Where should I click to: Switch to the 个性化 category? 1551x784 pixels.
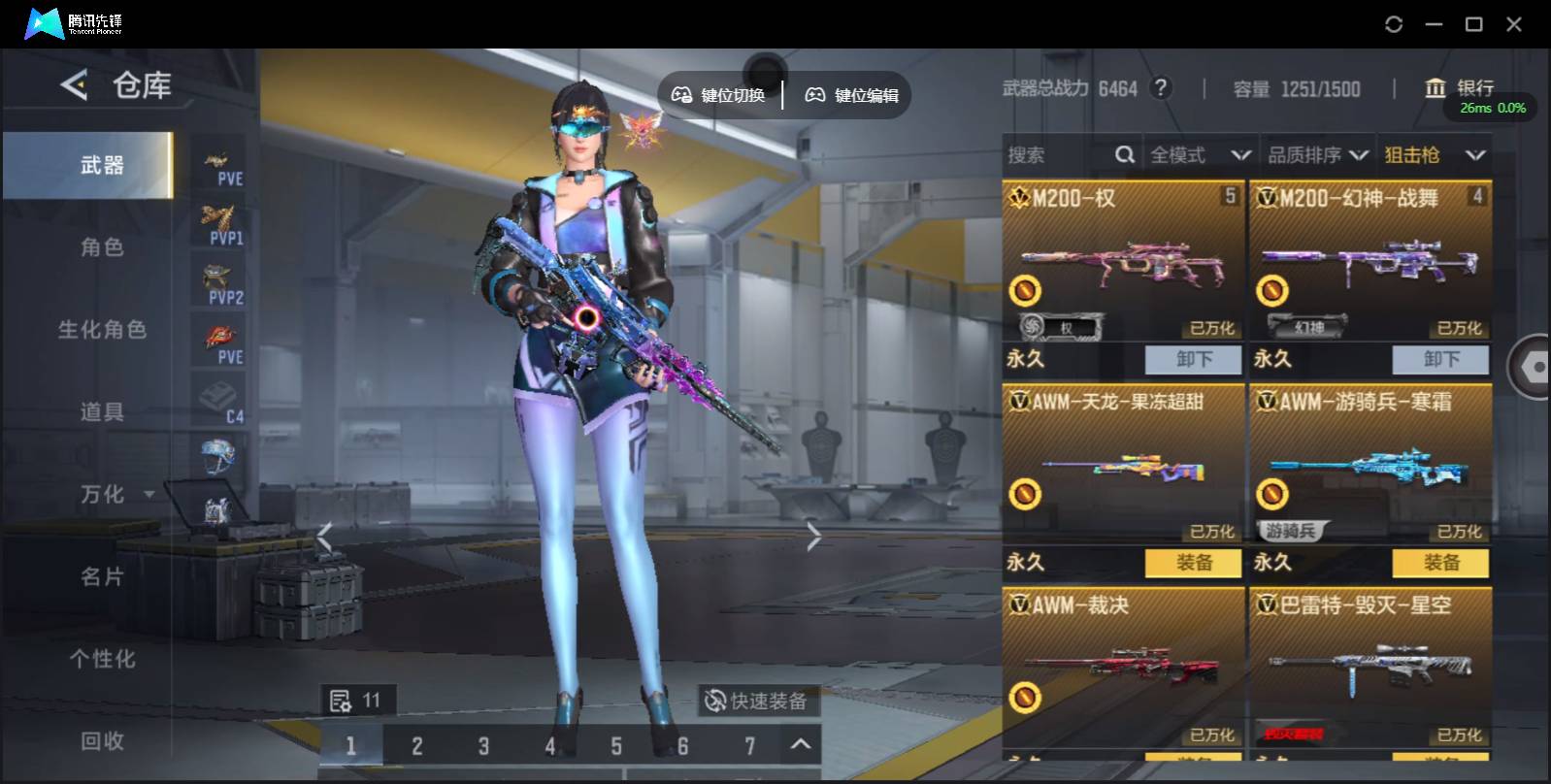click(x=102, y=659)
